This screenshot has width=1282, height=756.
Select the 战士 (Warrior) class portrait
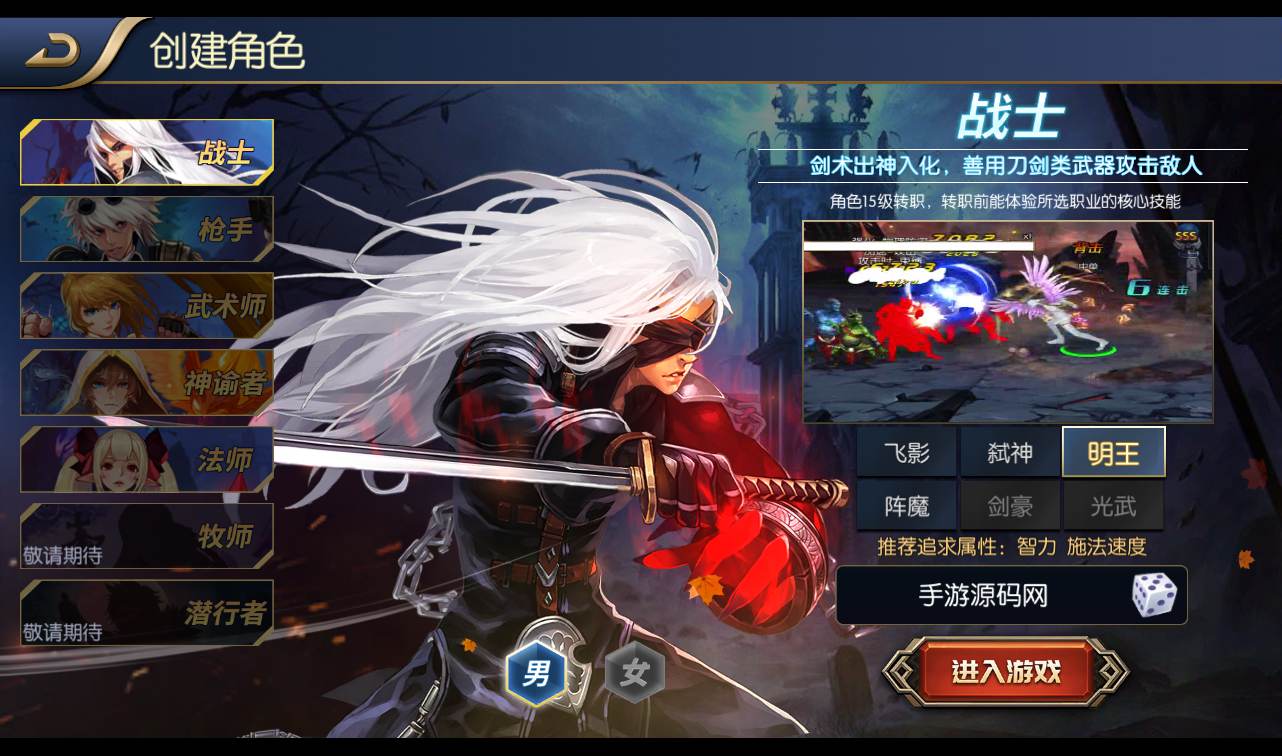(146, 152)
